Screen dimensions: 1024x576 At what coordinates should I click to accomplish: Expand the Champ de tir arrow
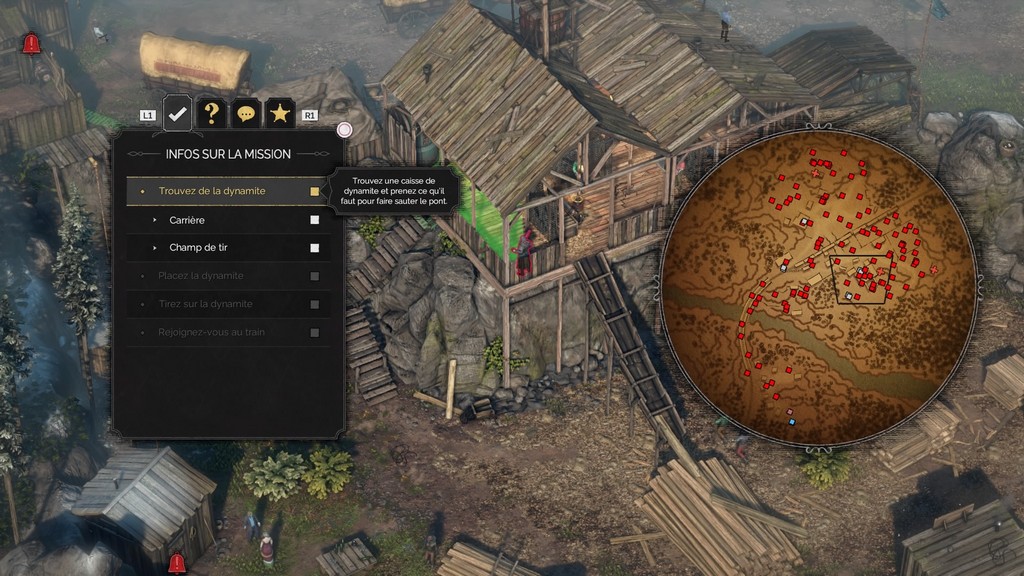[155, 248]
